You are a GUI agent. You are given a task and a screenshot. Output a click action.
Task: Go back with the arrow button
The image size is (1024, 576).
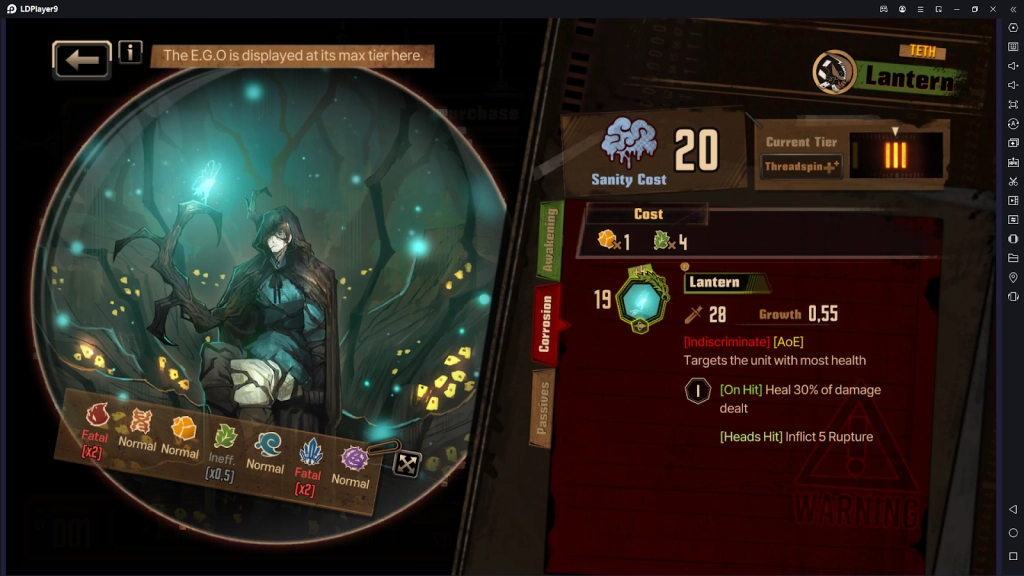coord(82,60)
